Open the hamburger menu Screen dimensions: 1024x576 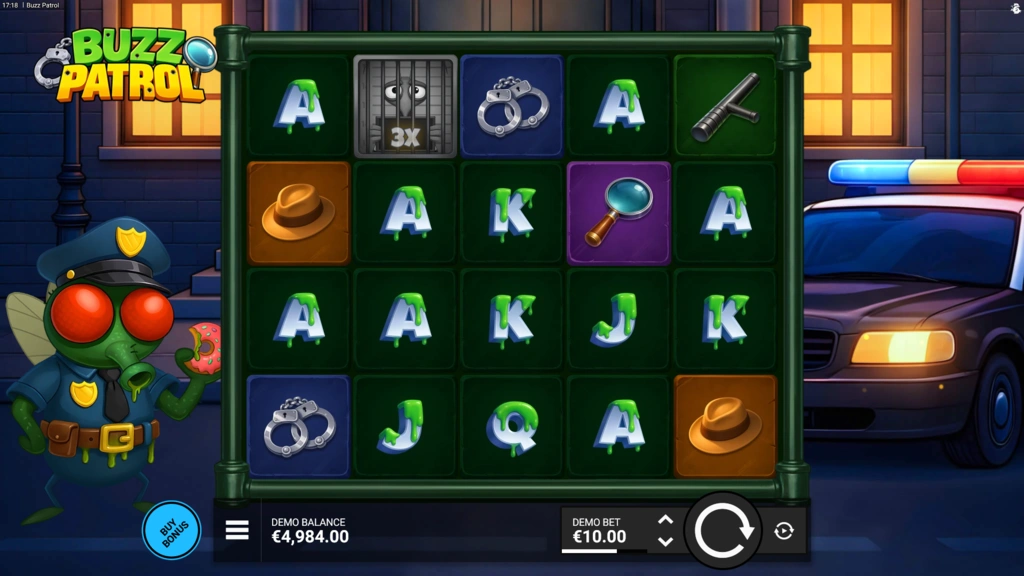pos(237,530)
